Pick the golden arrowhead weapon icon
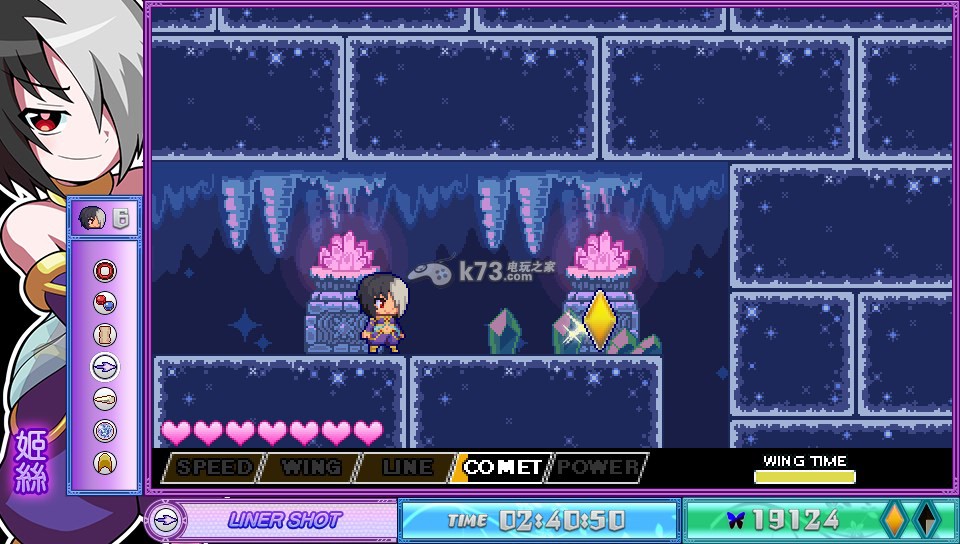This screenshot has height=544, width=960. (105, 462)
